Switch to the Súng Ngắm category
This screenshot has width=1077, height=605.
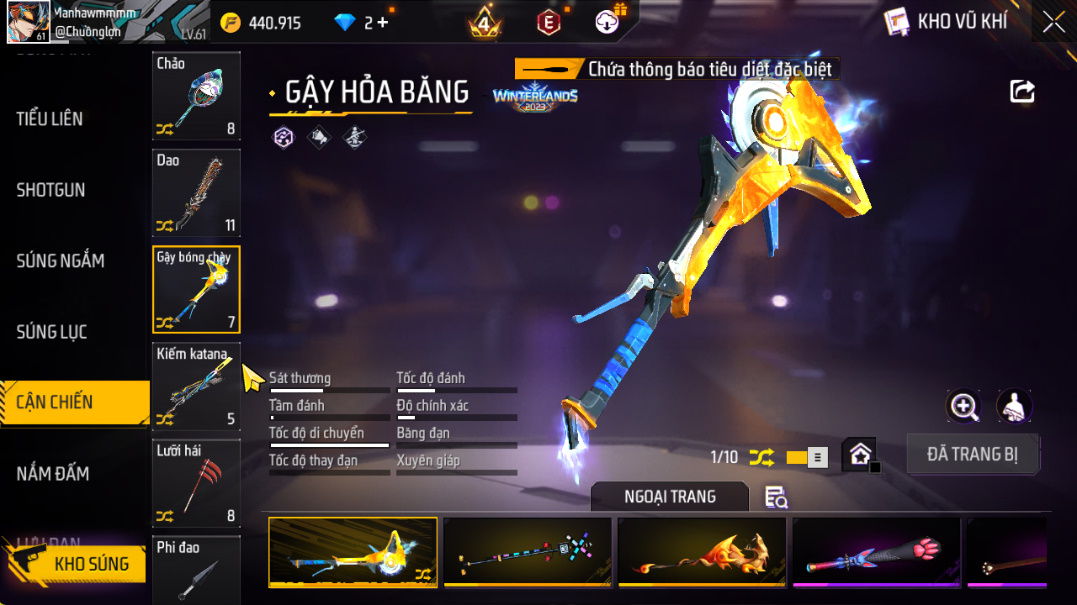60,261
